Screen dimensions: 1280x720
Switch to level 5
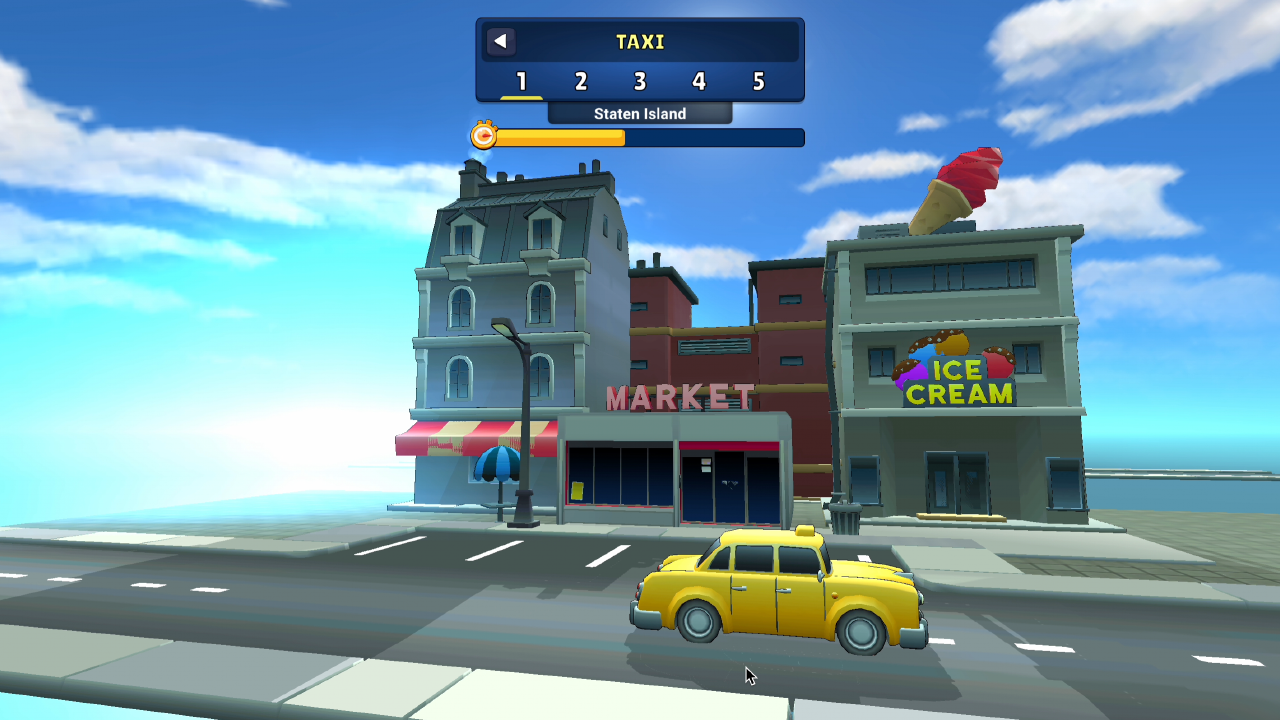pyautogui.click(x=759, y=82)
